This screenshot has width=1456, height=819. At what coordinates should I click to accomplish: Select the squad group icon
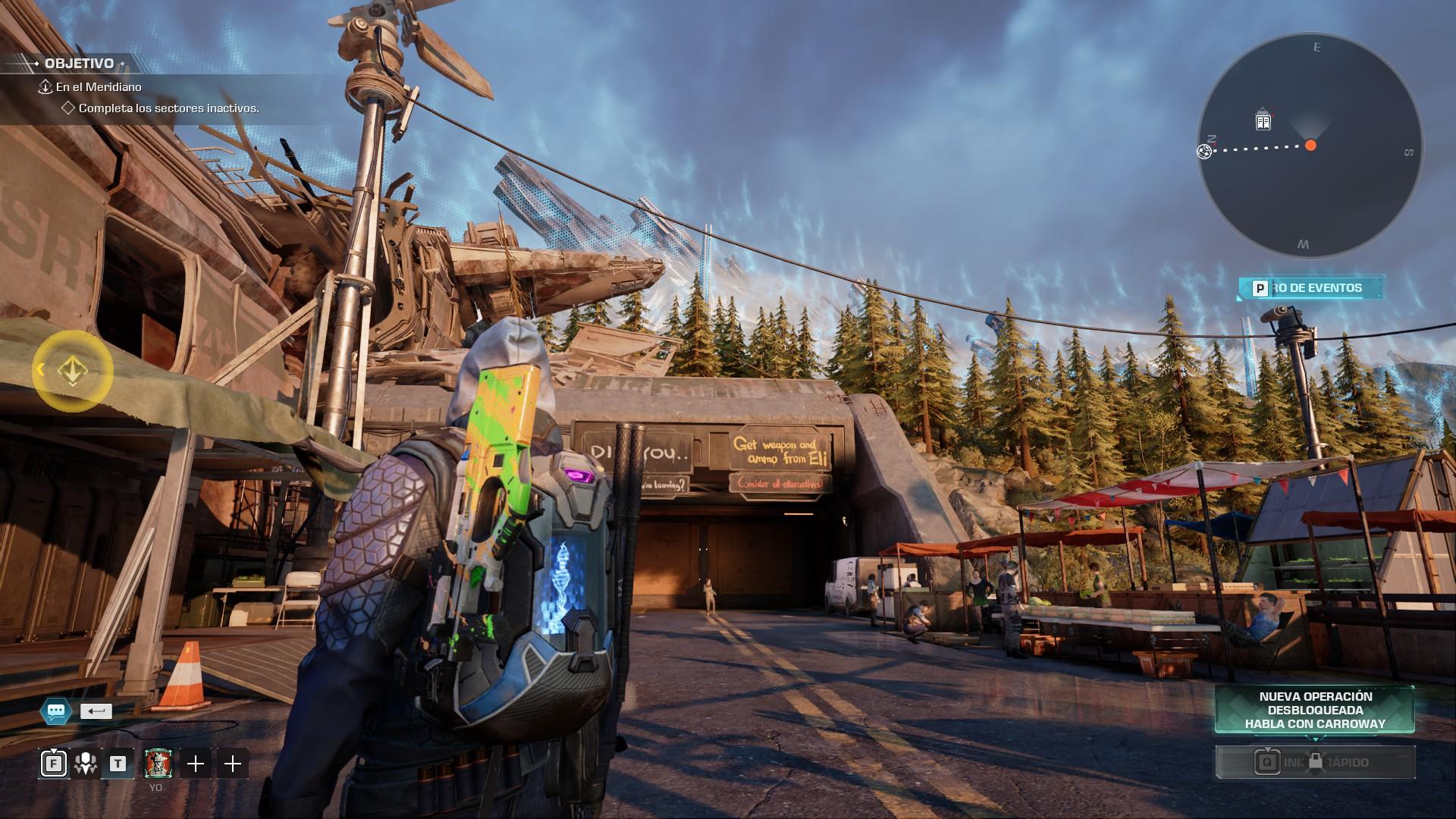click(x=85, y=764)
